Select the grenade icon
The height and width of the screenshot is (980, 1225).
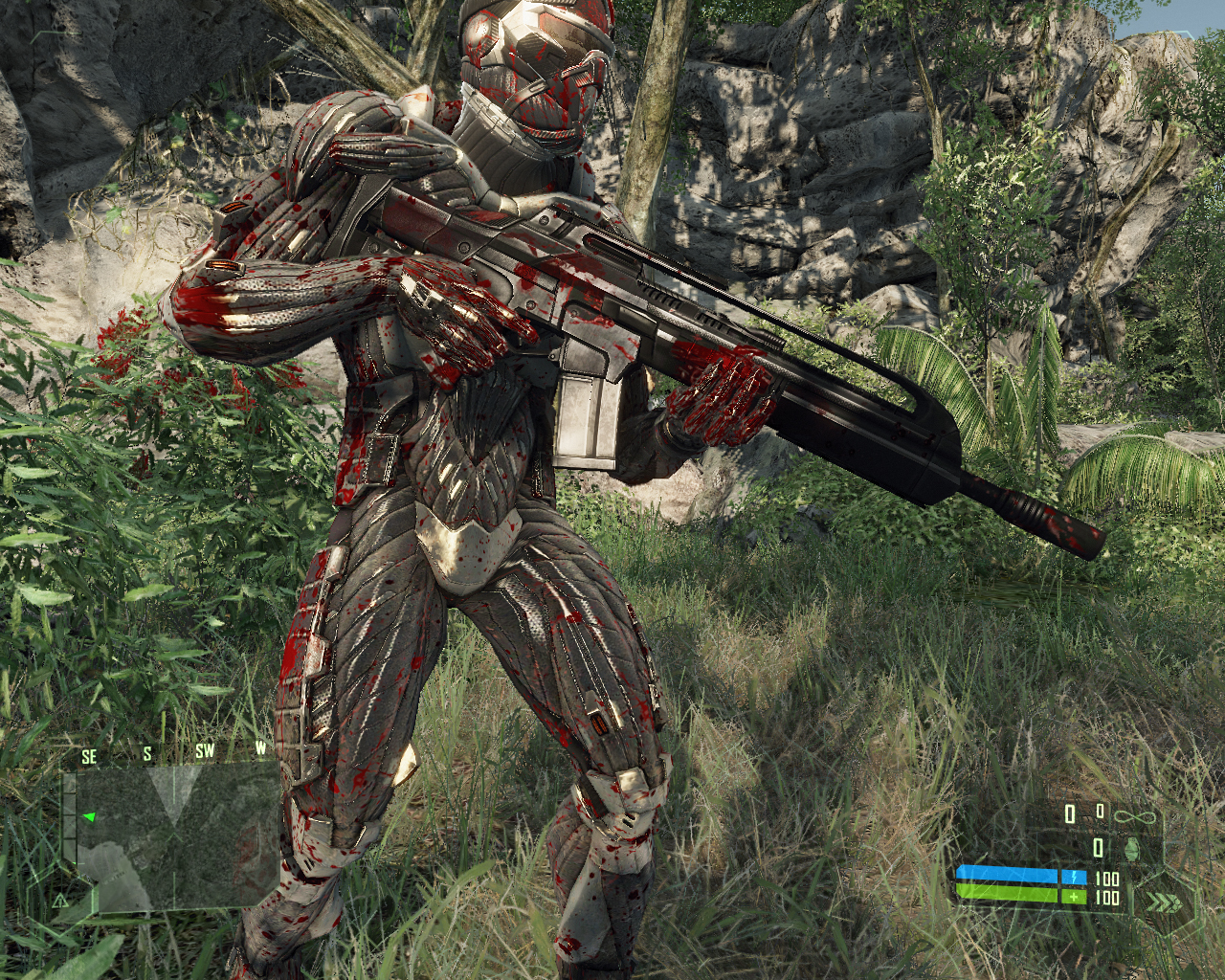[x=1132, y=848]
